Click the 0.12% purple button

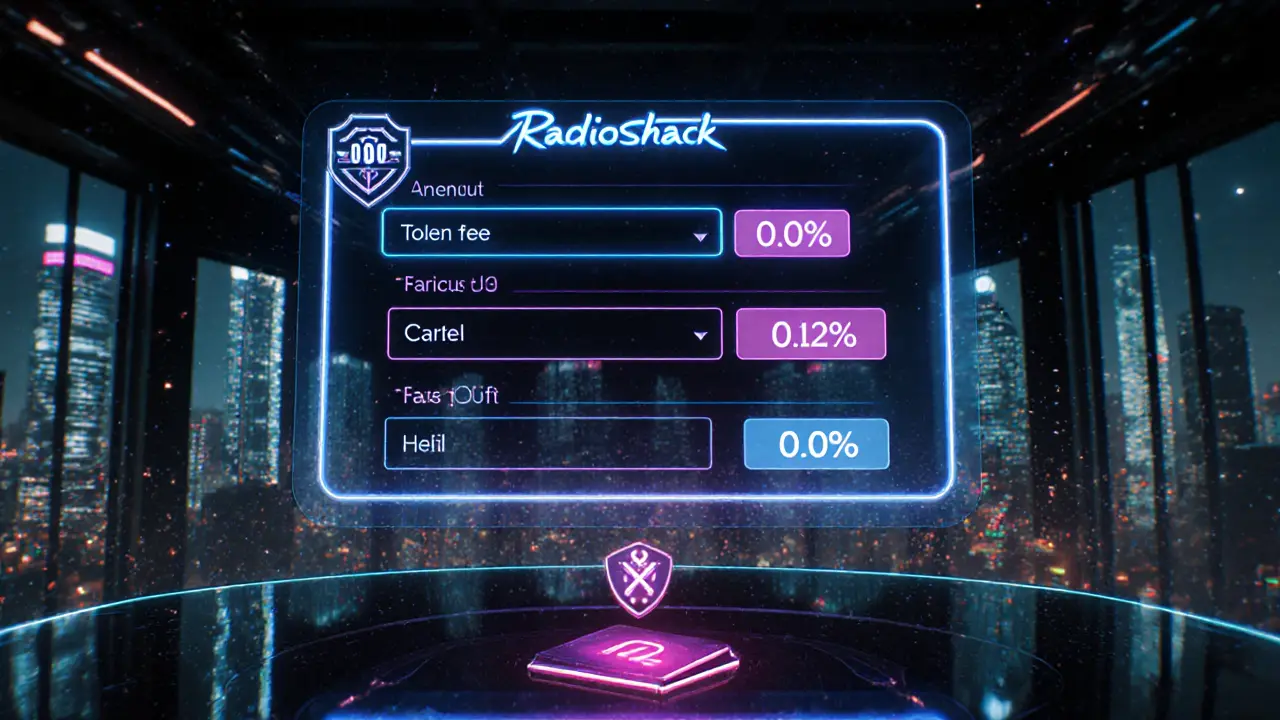click(811, 334)
